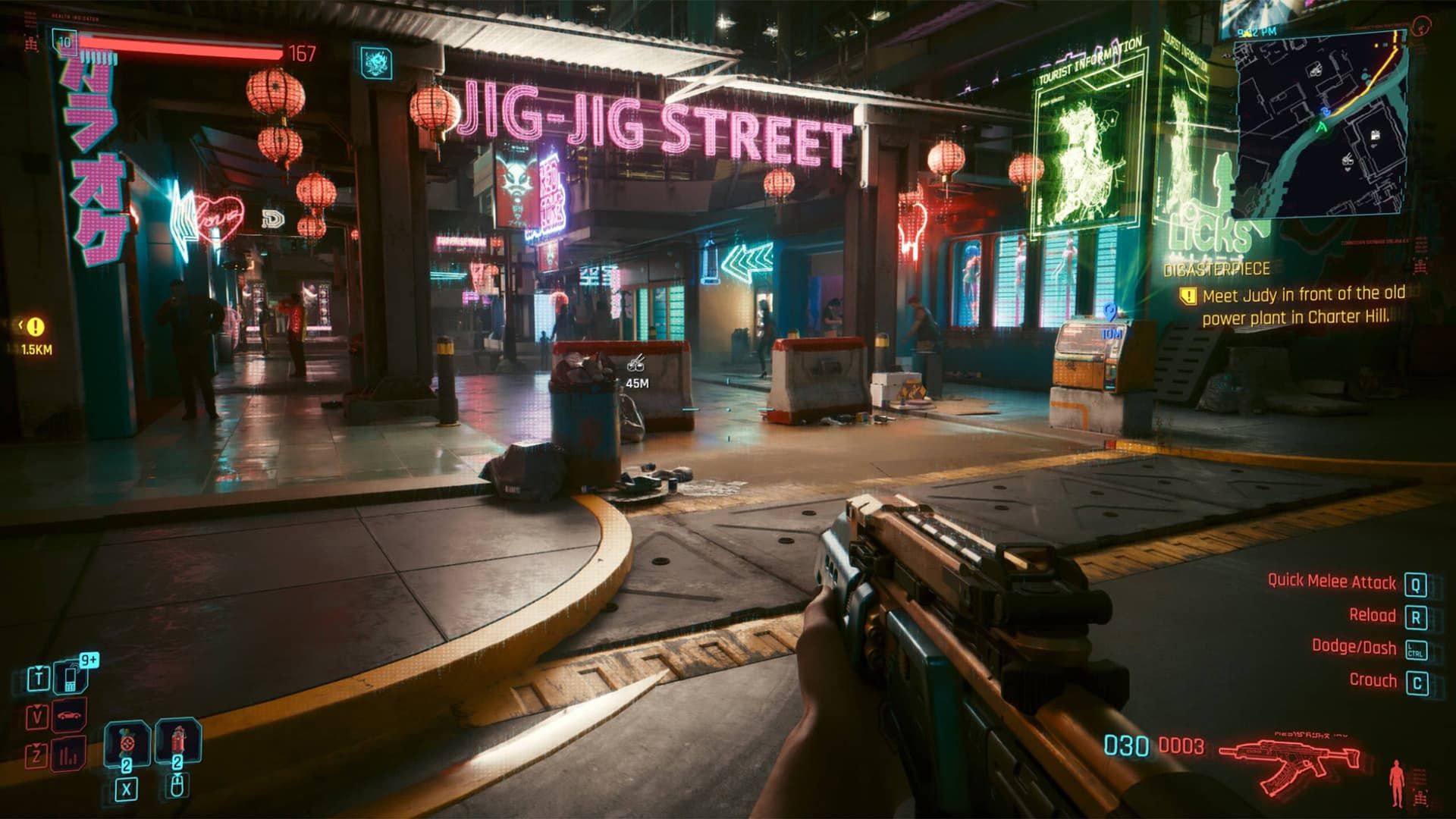Image resolution: width=1456 pixels, height=819 pixels.
Task: Select the stats bars icon beside Z
Action: (x=67, y=756)
